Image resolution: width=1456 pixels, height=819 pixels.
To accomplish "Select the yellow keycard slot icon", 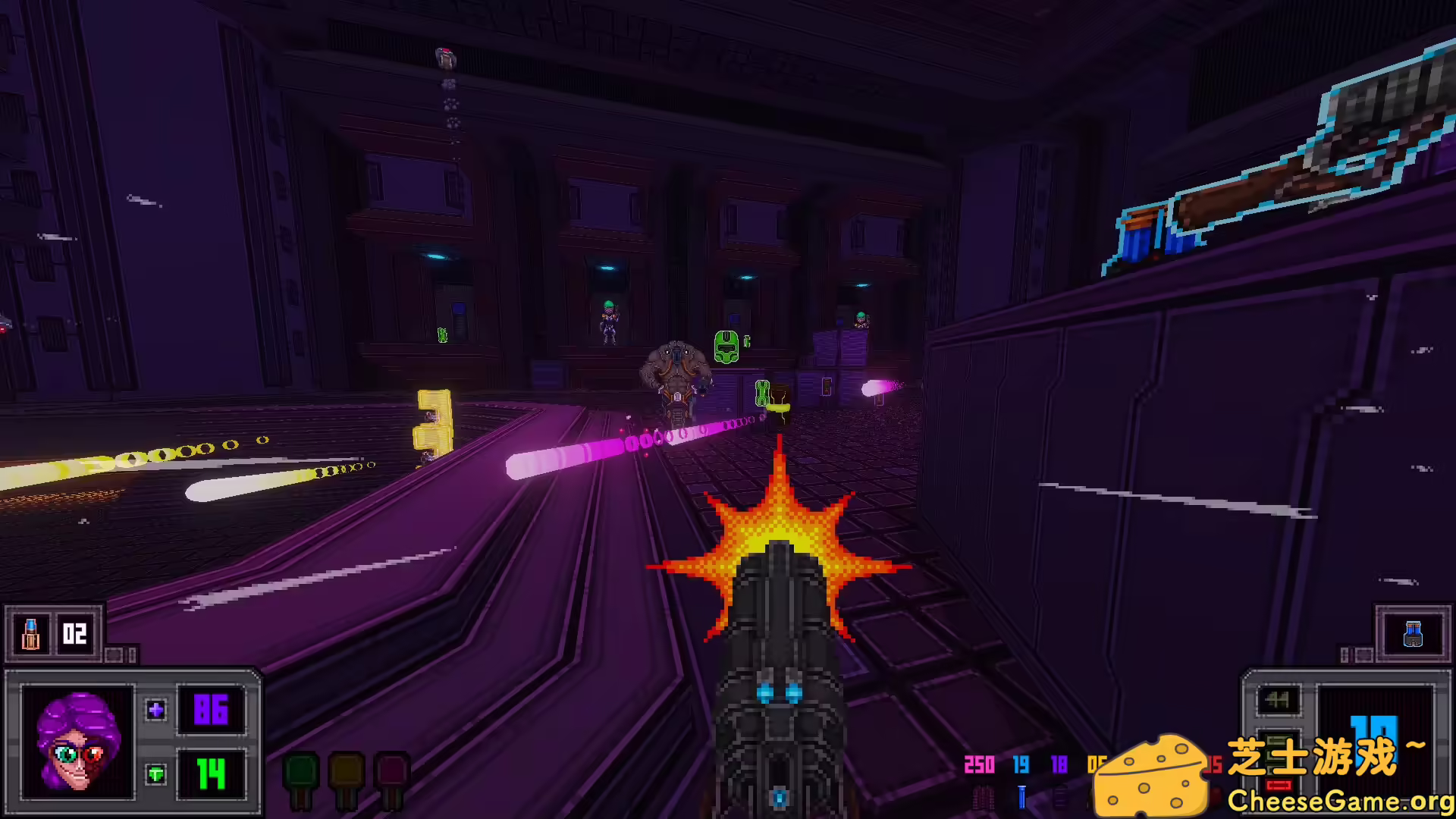I will pos(347,770).
